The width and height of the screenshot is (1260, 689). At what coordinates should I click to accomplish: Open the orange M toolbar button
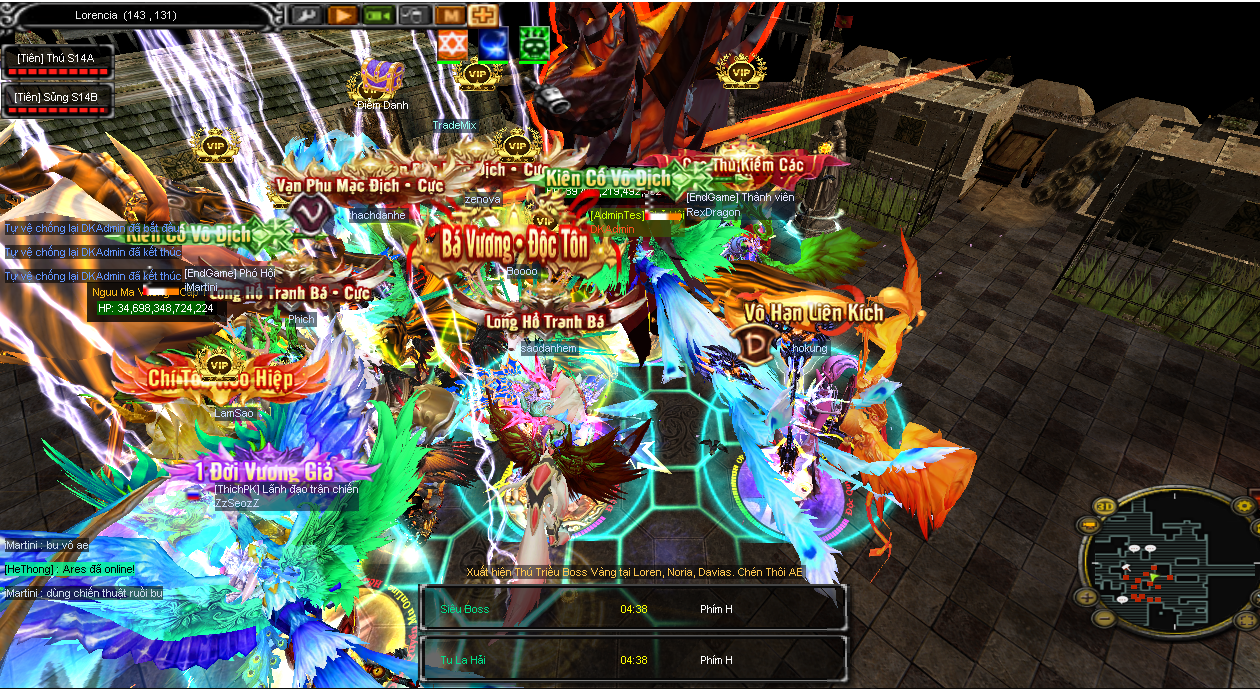(450, 15)
